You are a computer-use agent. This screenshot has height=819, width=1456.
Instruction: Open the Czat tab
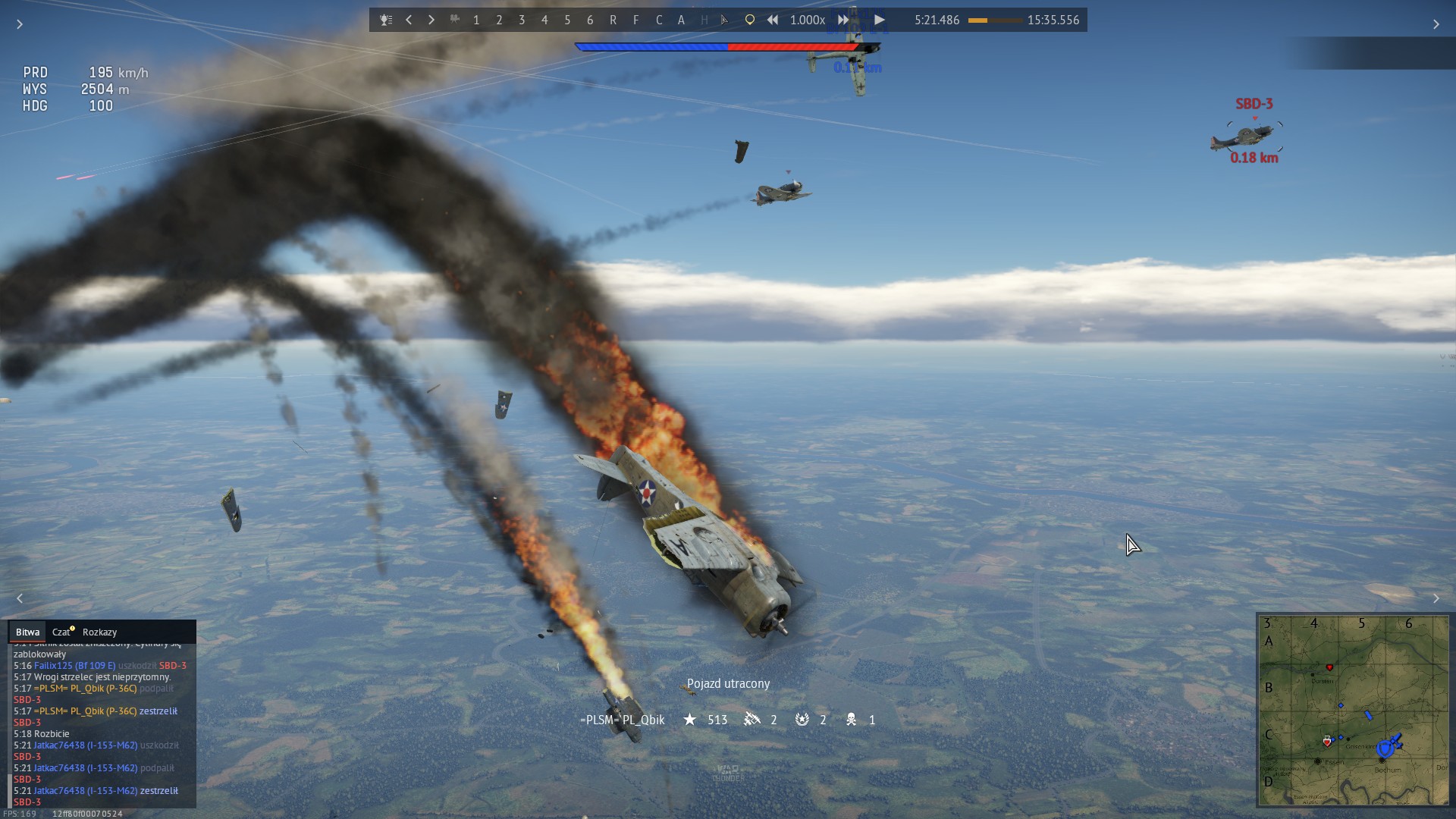61,632
